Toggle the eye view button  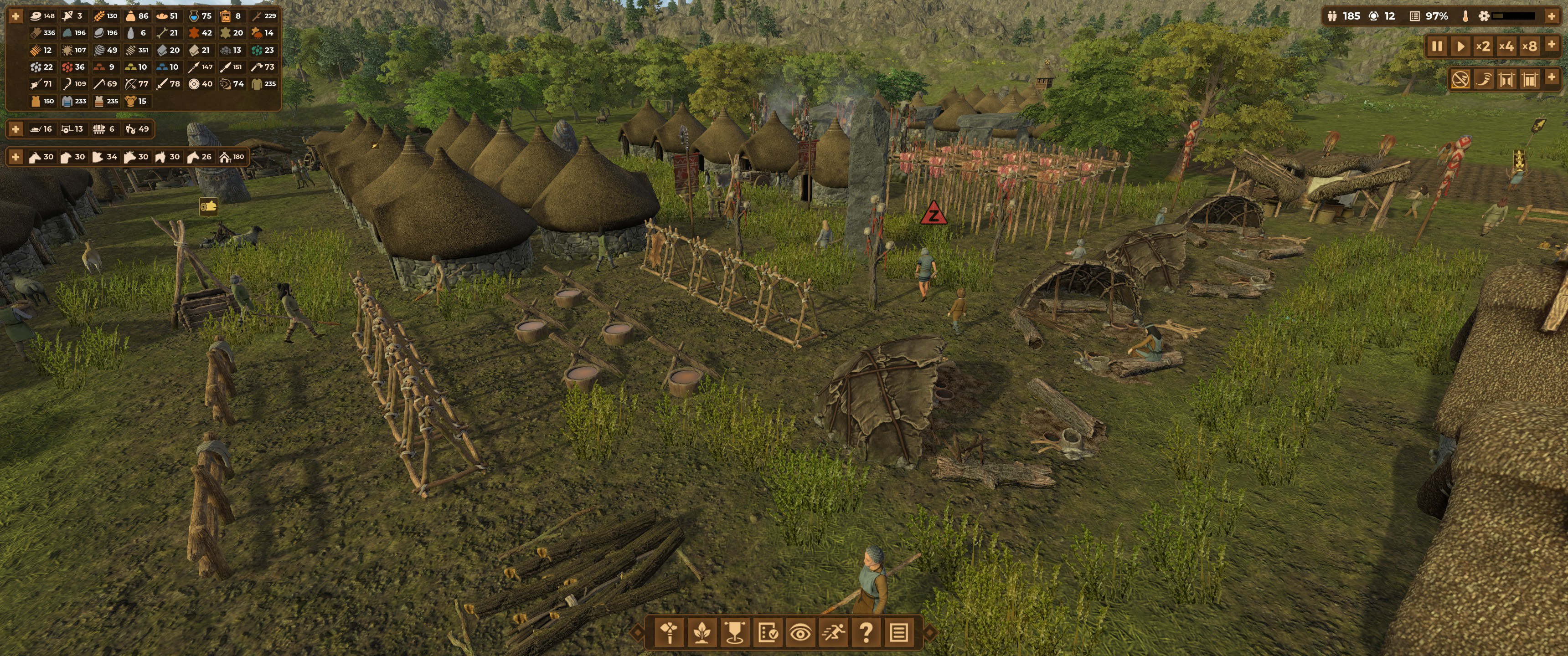tap(800, 633)
